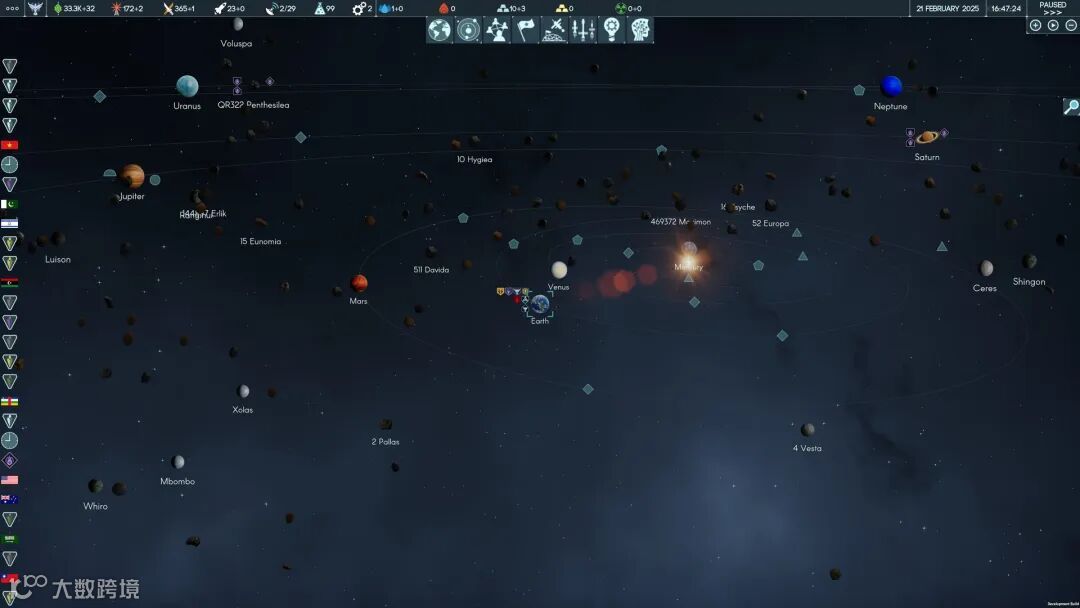
Task: Switch to the solar system orbit view
Action: click(468, 30)
